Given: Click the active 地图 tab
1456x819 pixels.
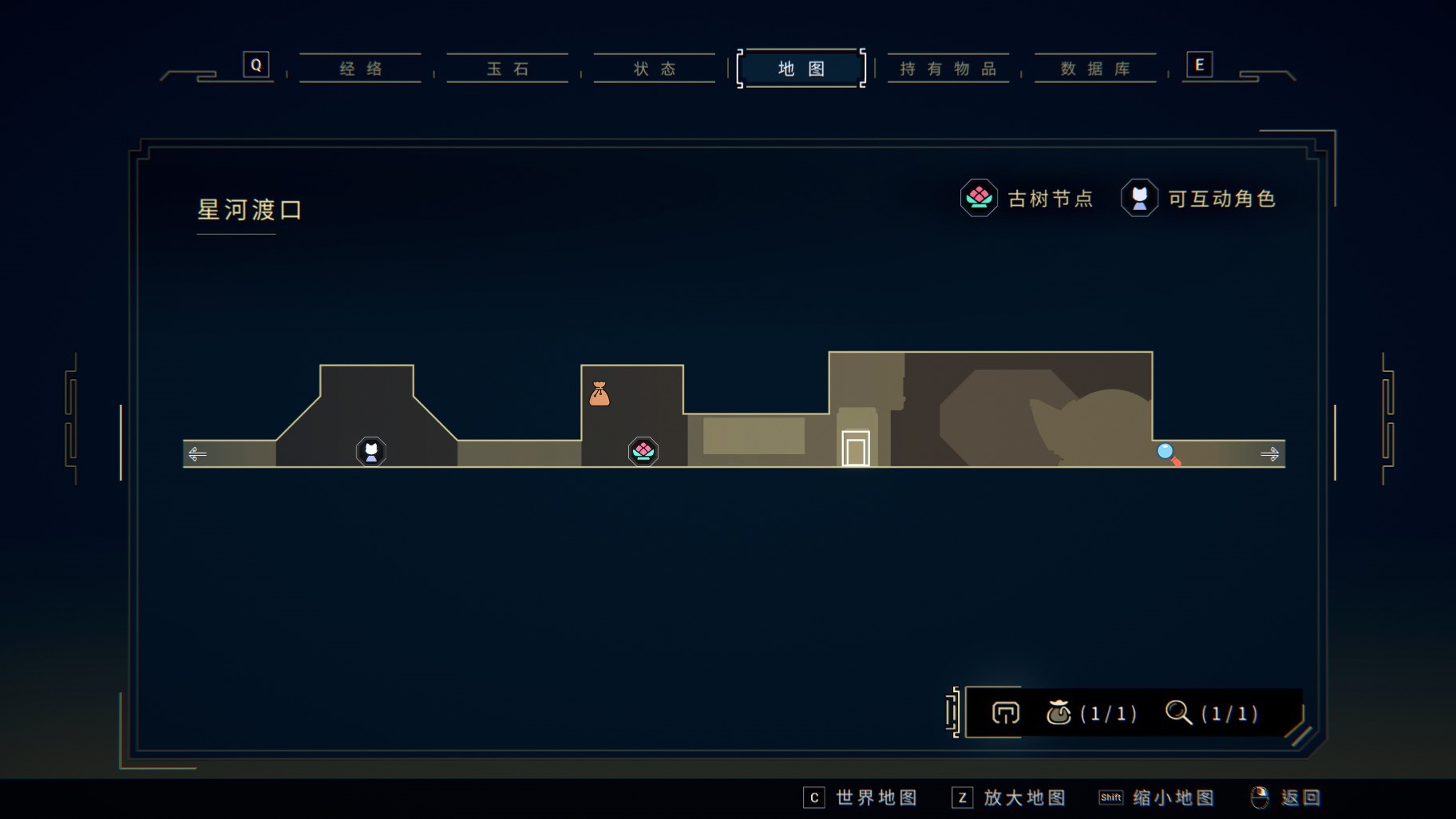Looking at the screenshot, I should (x=801, y=69).
